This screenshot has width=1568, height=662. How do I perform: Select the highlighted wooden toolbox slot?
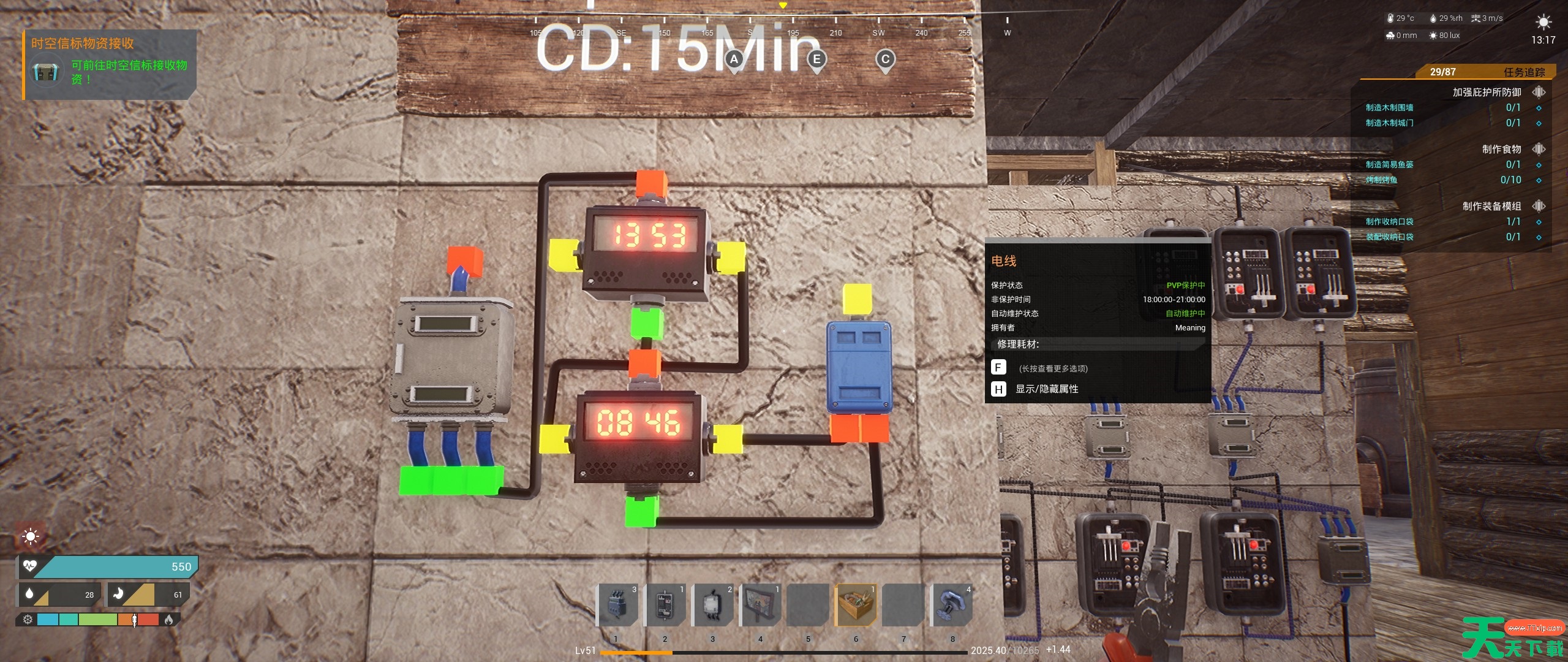click(x=856, y=604)
